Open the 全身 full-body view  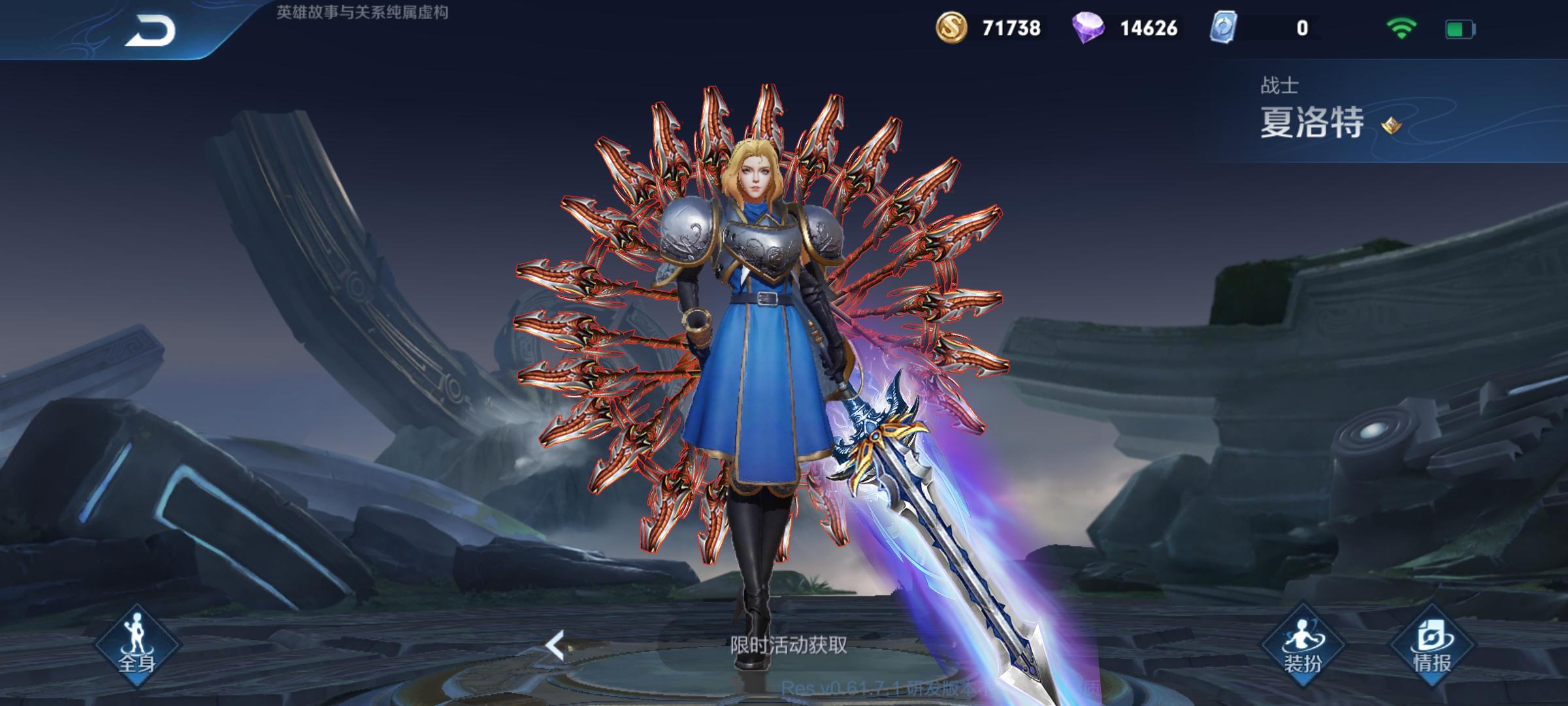point(137,644)
